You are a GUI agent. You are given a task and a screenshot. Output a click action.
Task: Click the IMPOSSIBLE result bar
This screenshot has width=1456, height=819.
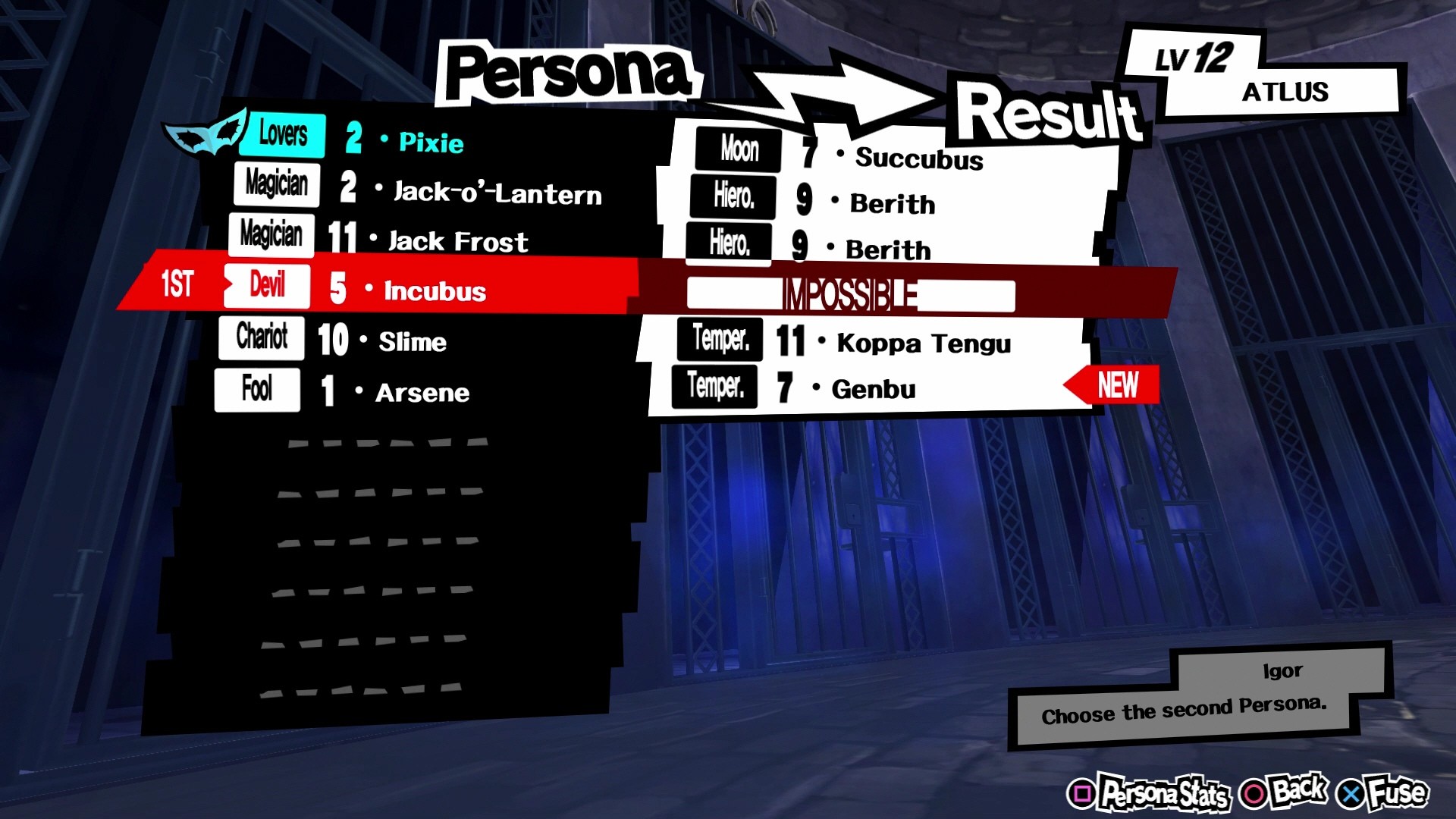(x=848, y=290)
